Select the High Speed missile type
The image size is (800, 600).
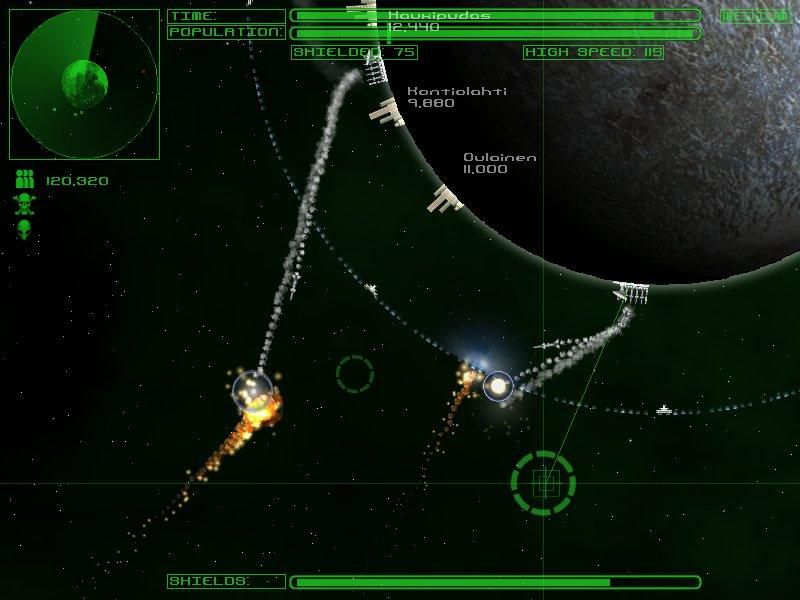click(593, 52)
